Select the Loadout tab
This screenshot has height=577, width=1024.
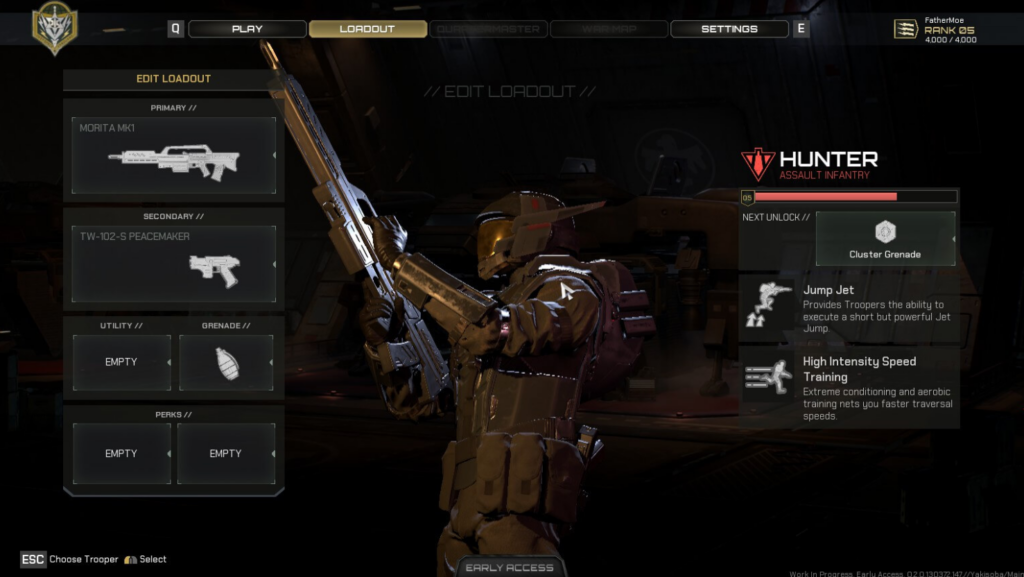[367, 29]
